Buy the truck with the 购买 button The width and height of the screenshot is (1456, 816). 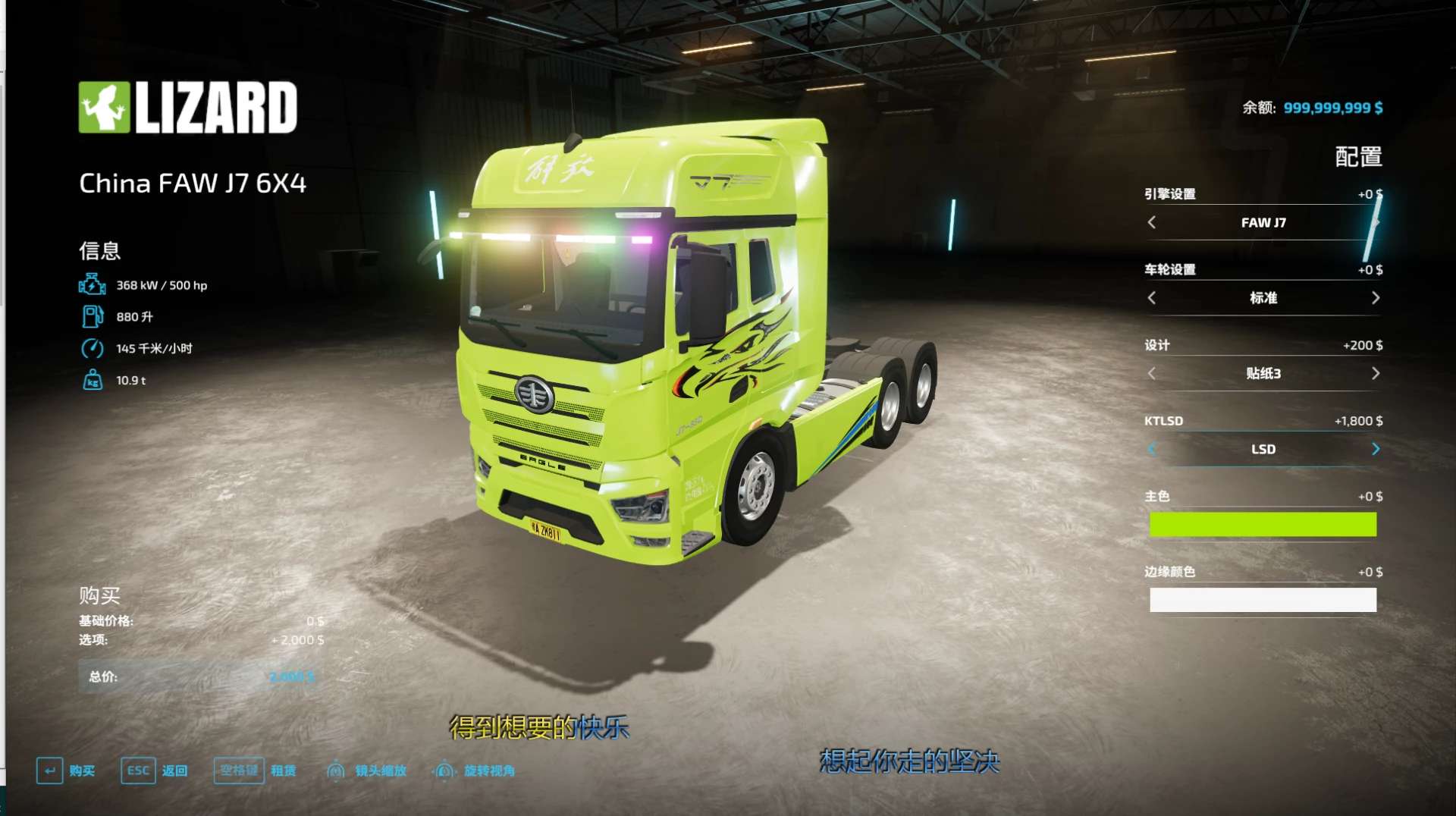tap(66, 770)
